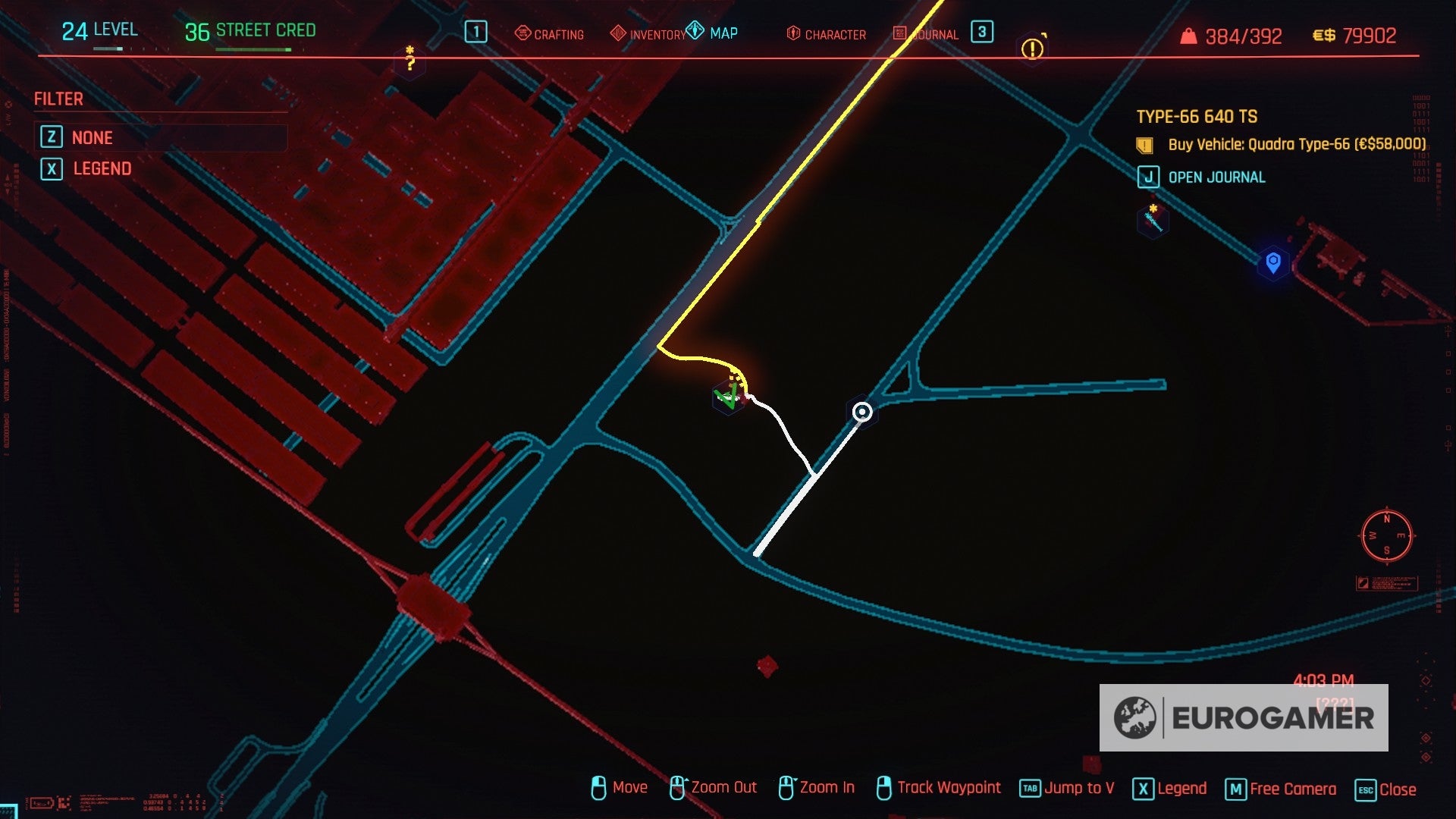The width and height of the screenshot is (1456, 819).
Task: Click the green checkmark vehicle marker
Action: click(728, 397)
